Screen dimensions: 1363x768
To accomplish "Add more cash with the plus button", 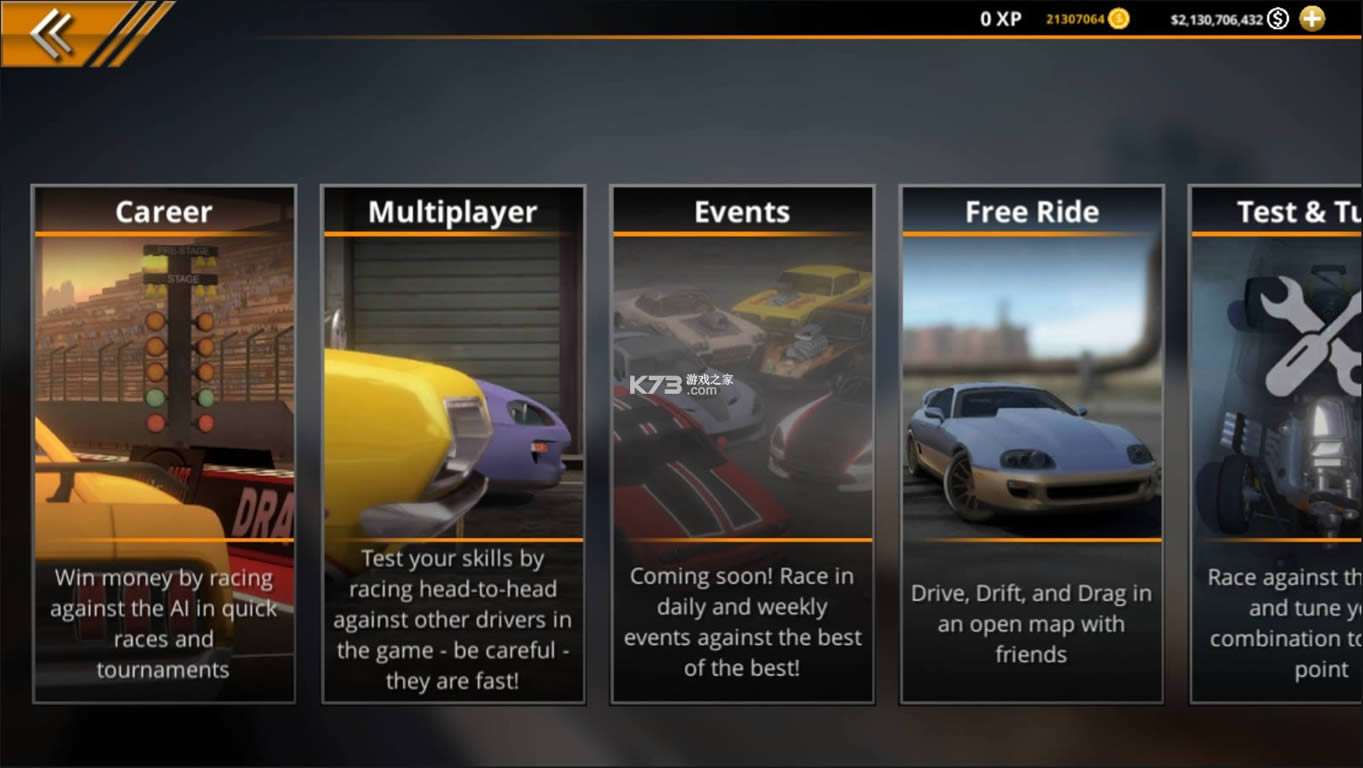I will [1312, 18].
